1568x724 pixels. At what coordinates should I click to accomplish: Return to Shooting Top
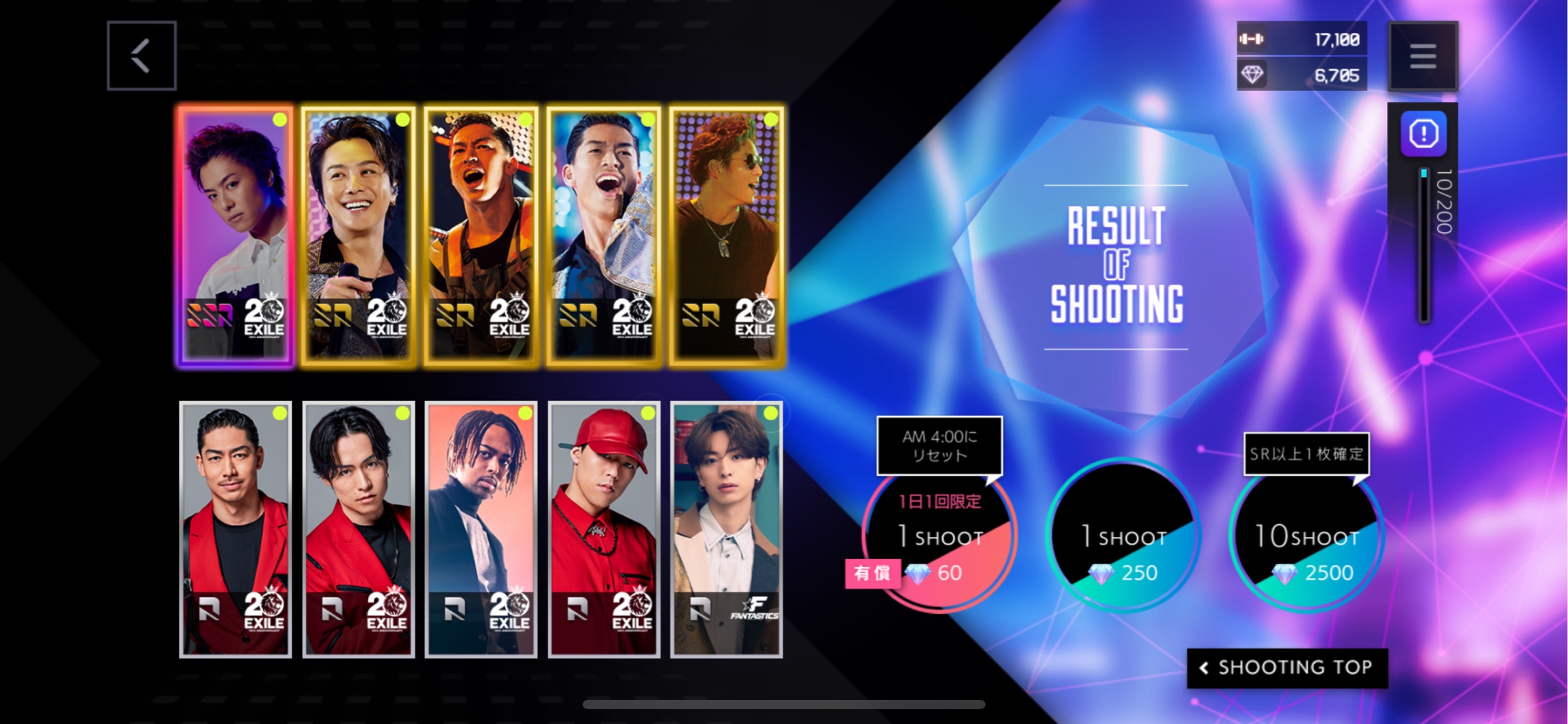1286,668
